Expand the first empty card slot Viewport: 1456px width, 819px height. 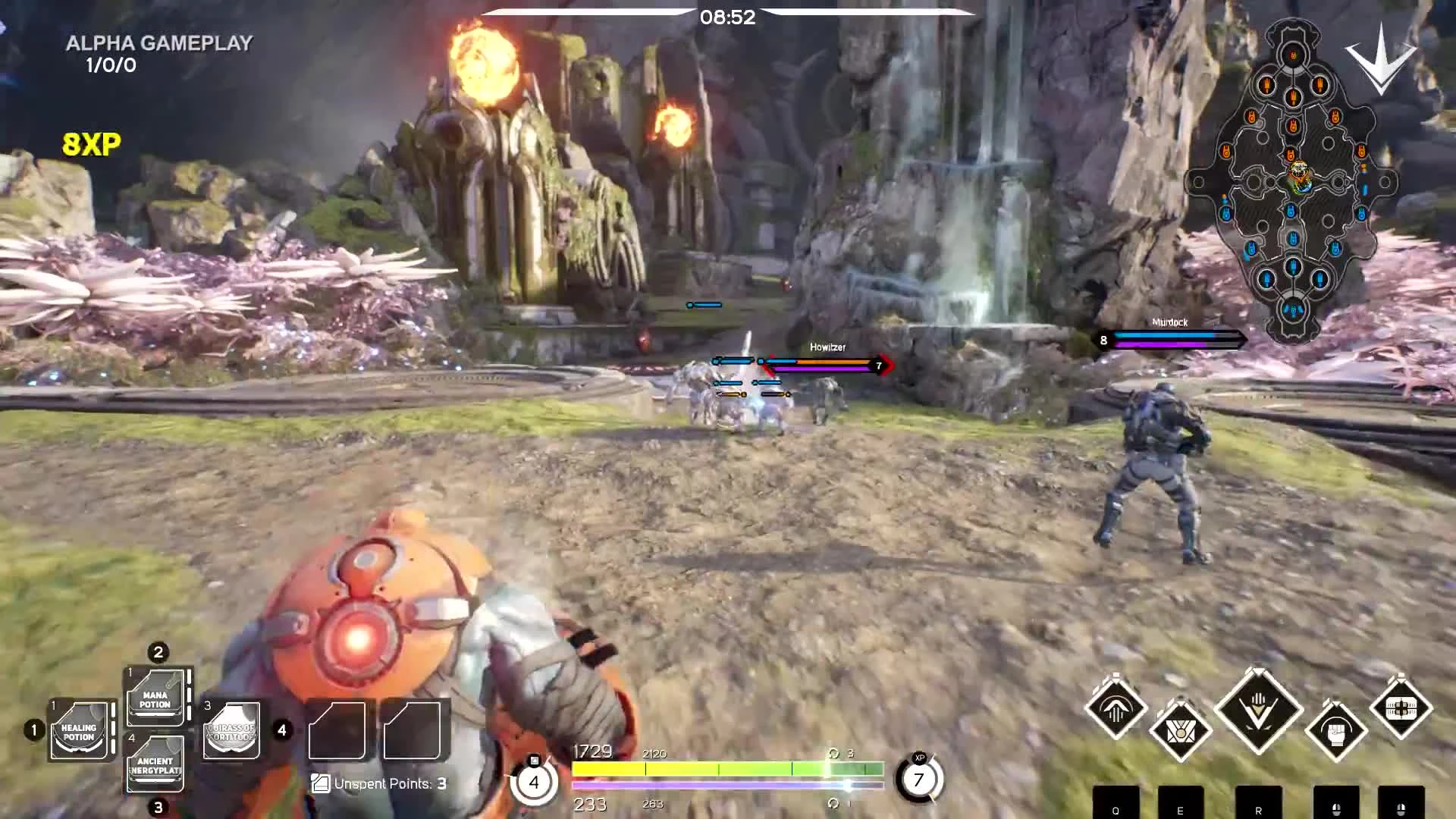pyautogui.click(x=337, y=730)
